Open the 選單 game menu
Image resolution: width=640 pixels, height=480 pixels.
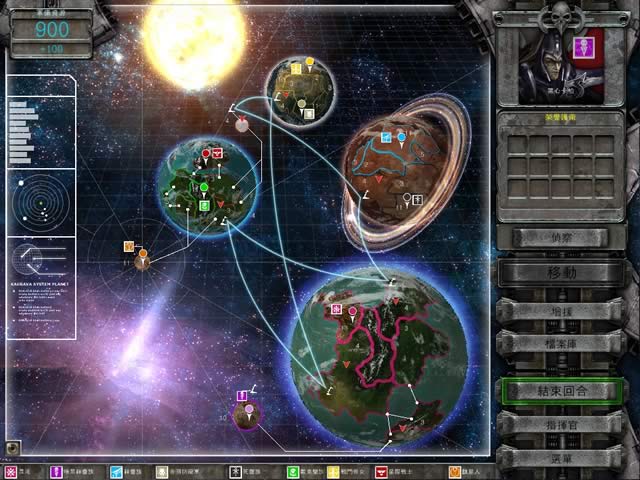point(562,456)
